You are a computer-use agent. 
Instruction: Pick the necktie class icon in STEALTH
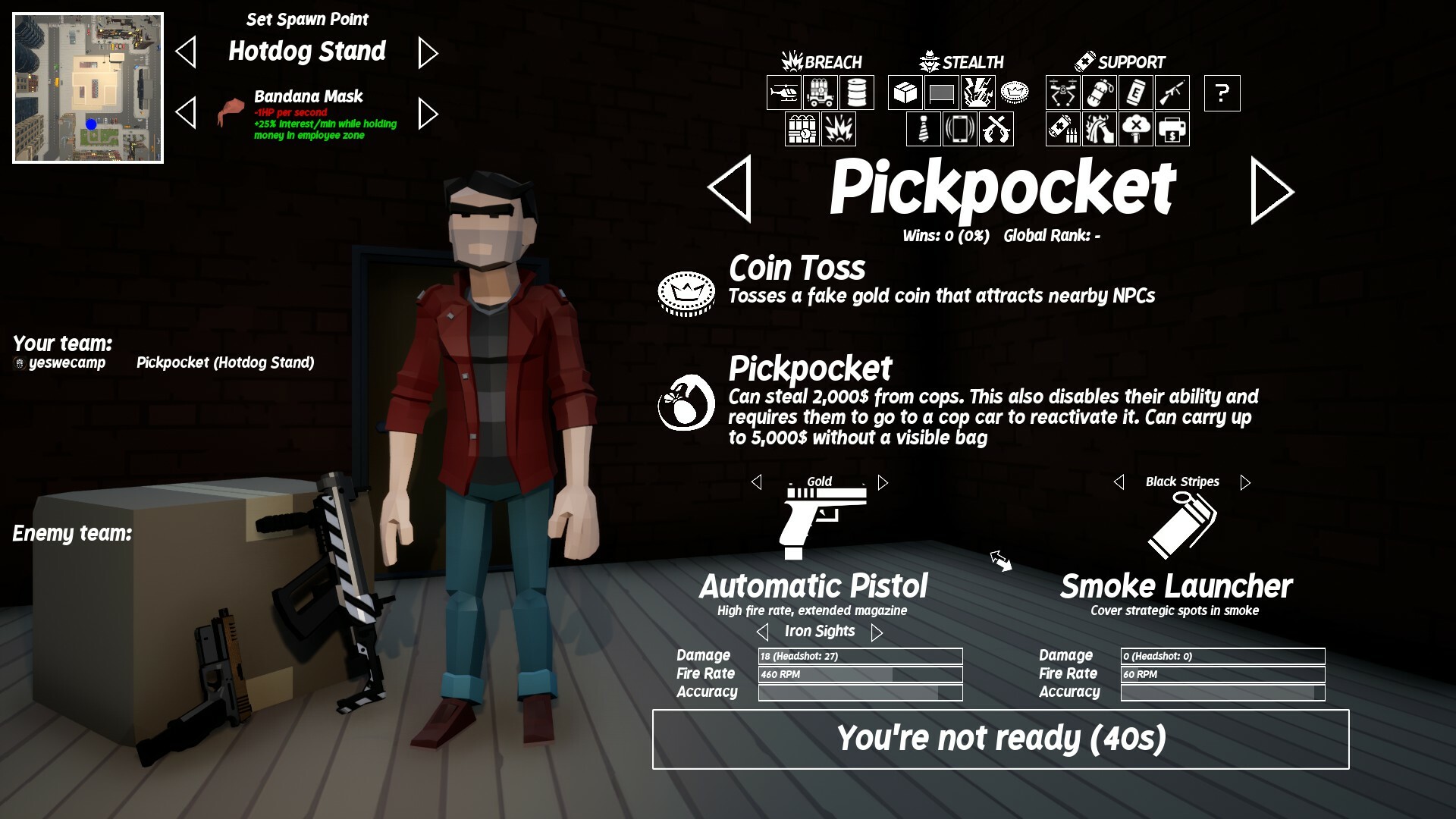click(924, 128)
